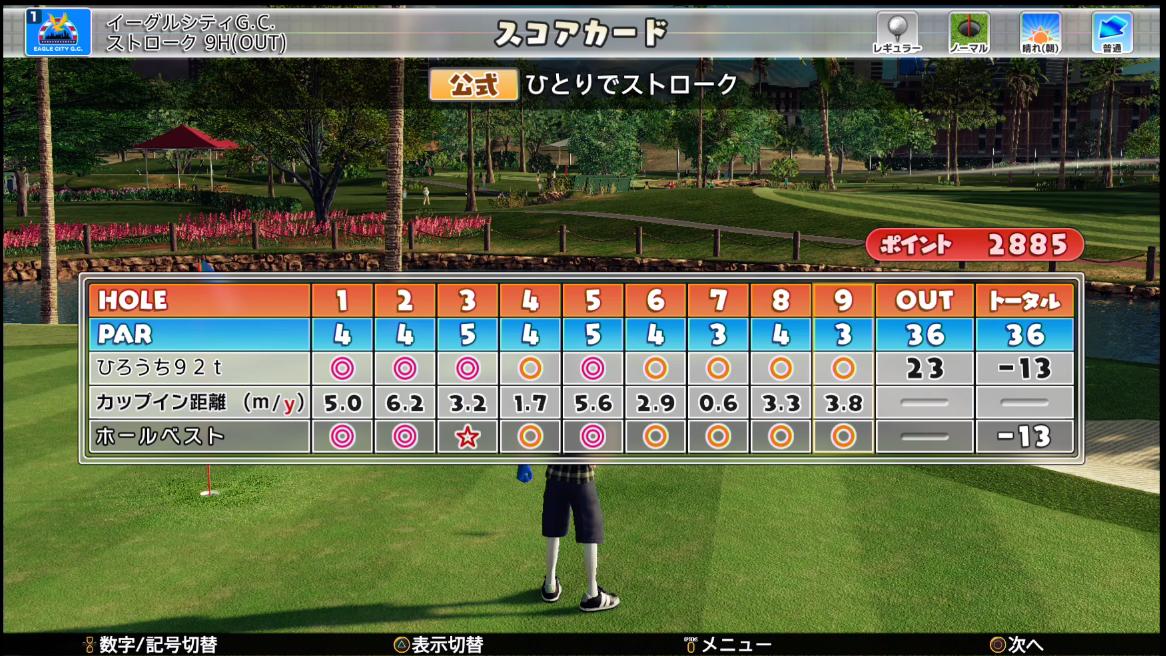Click the OUT column header

pyautogui.click(x=924, y=300)
